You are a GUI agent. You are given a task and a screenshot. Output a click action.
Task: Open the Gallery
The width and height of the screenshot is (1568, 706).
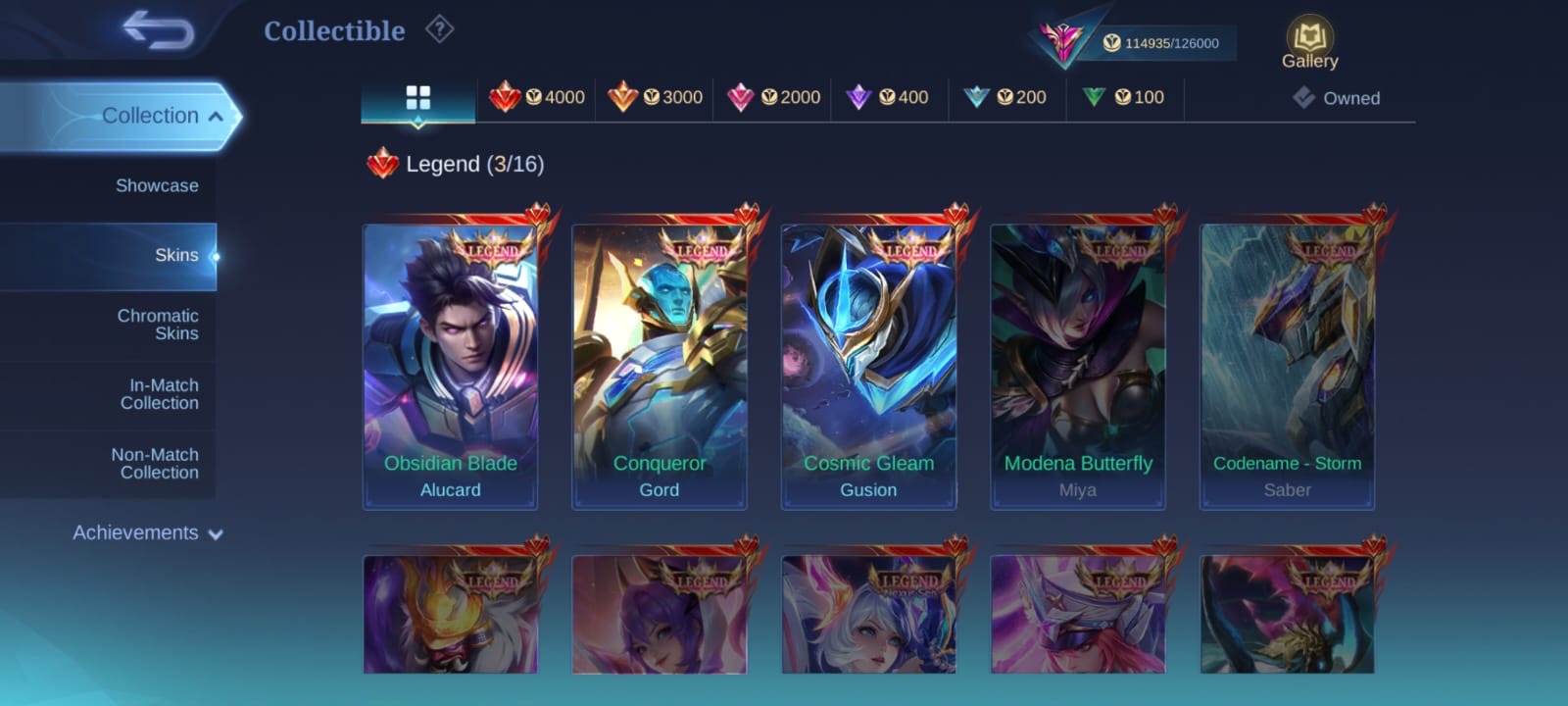tap(1309, 43)
